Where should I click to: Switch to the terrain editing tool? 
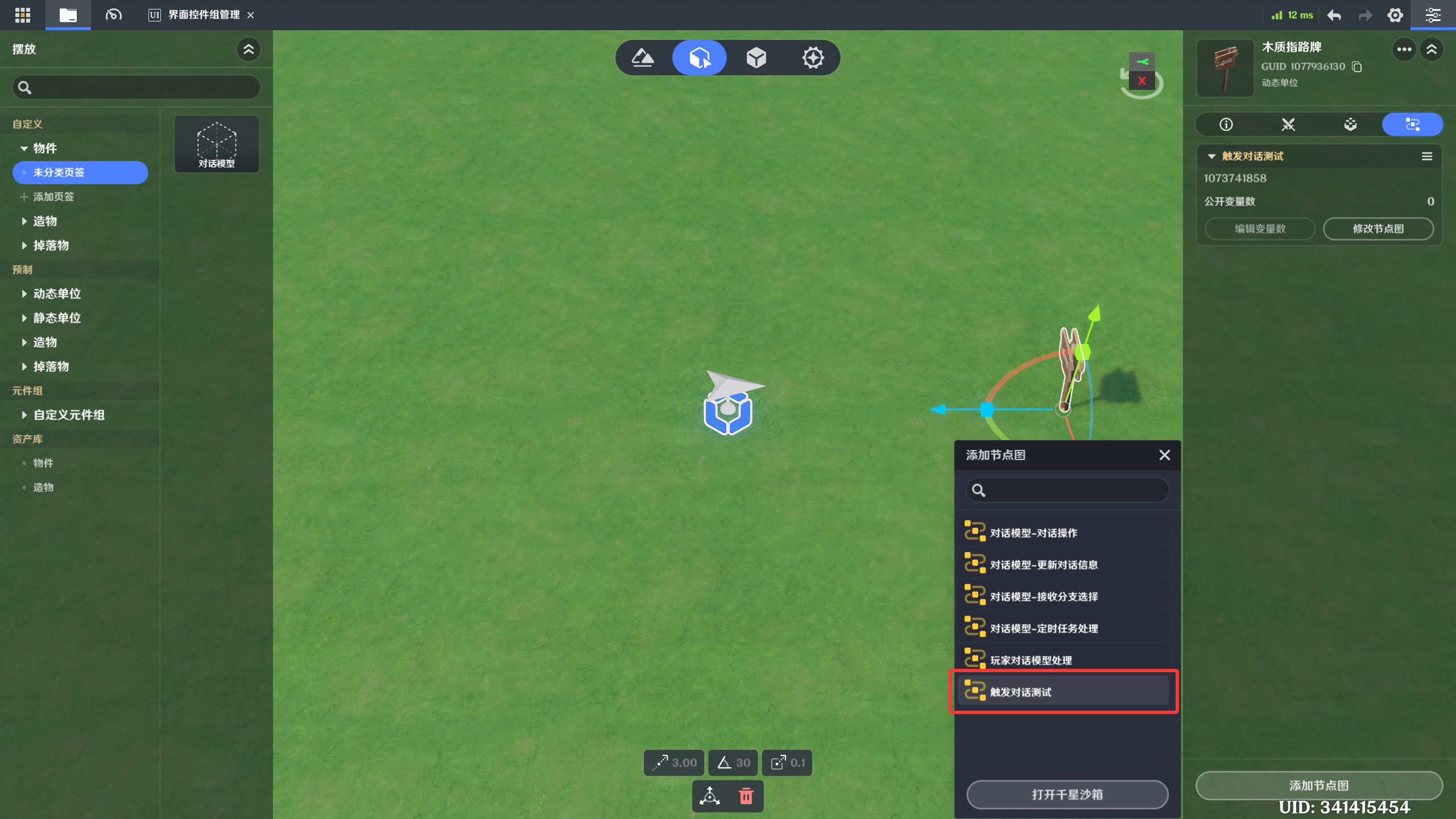(643, 57)
